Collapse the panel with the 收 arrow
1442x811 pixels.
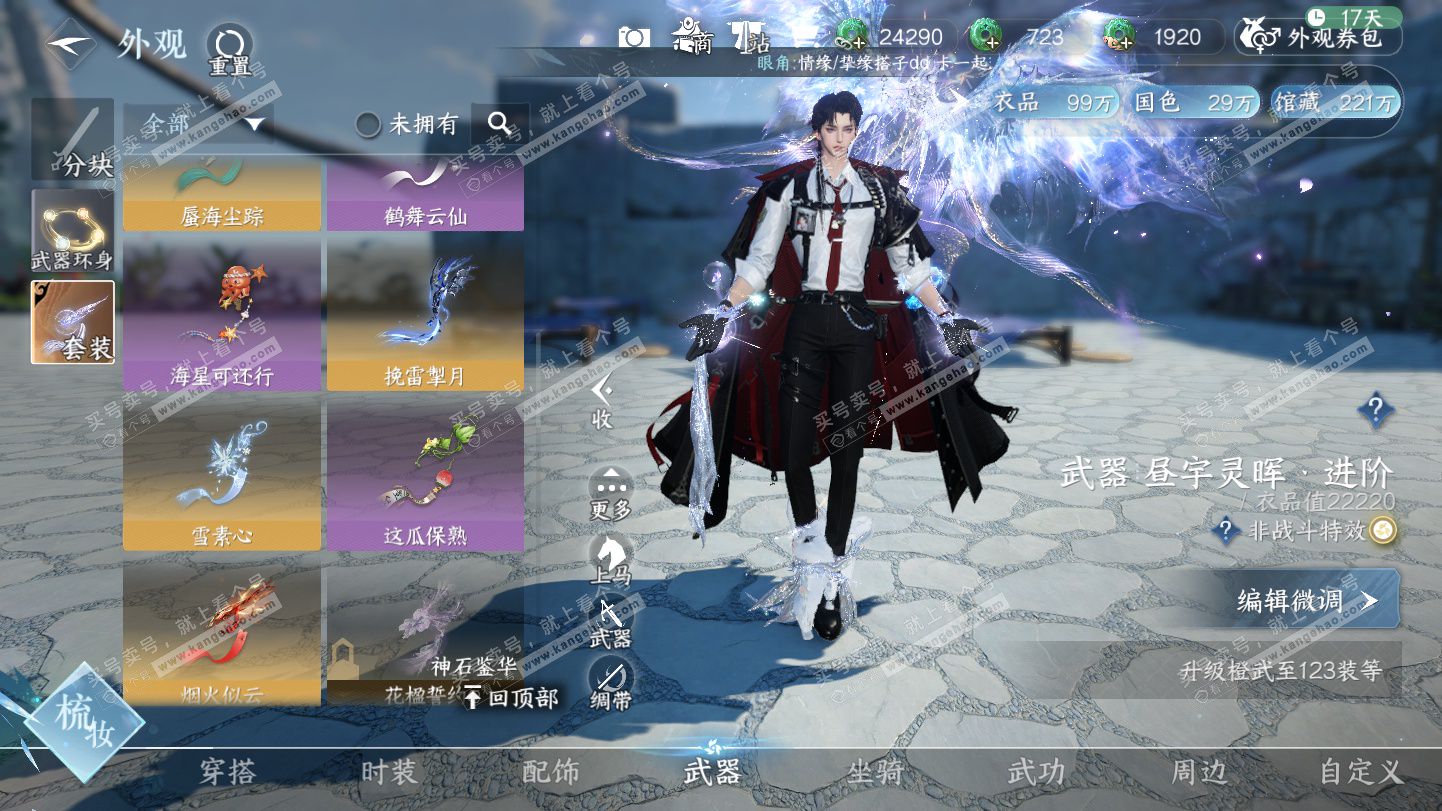(x=601, y=400)
